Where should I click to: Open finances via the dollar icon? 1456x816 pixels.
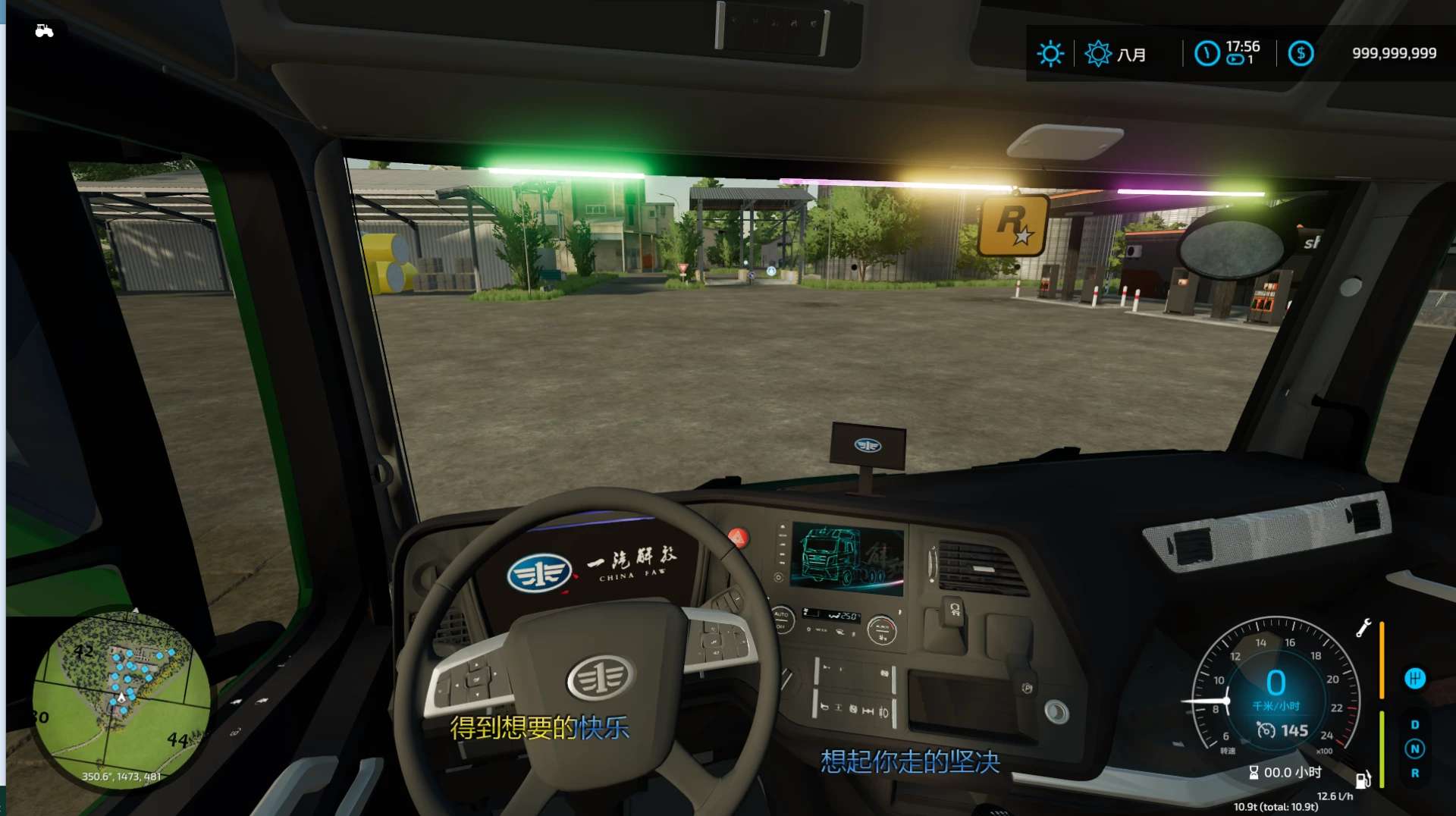point(1301,53)
